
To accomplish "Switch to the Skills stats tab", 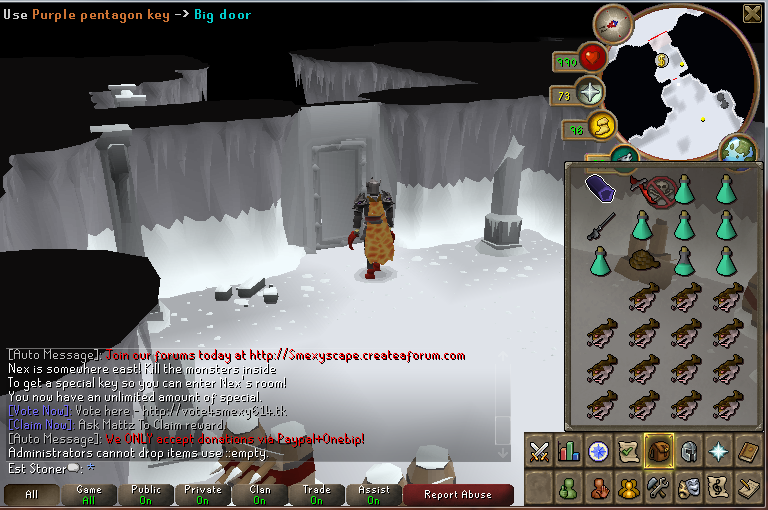I will (x=569, y=452).
